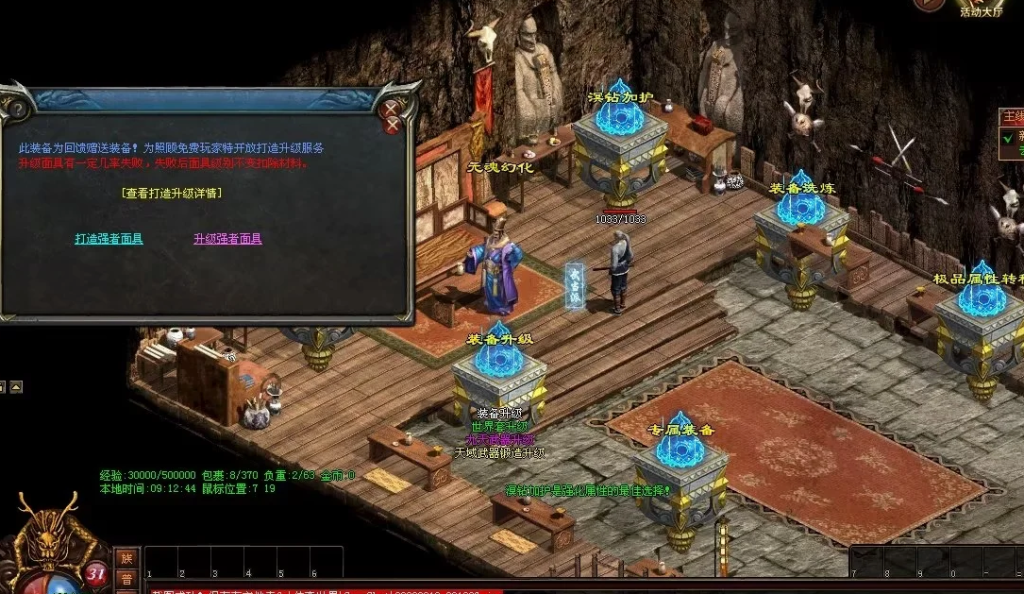Toggle the green checkmark quest entry
Image resolution: width=1024 pixels, height=594 pixels.
[x=1008, y=137]
